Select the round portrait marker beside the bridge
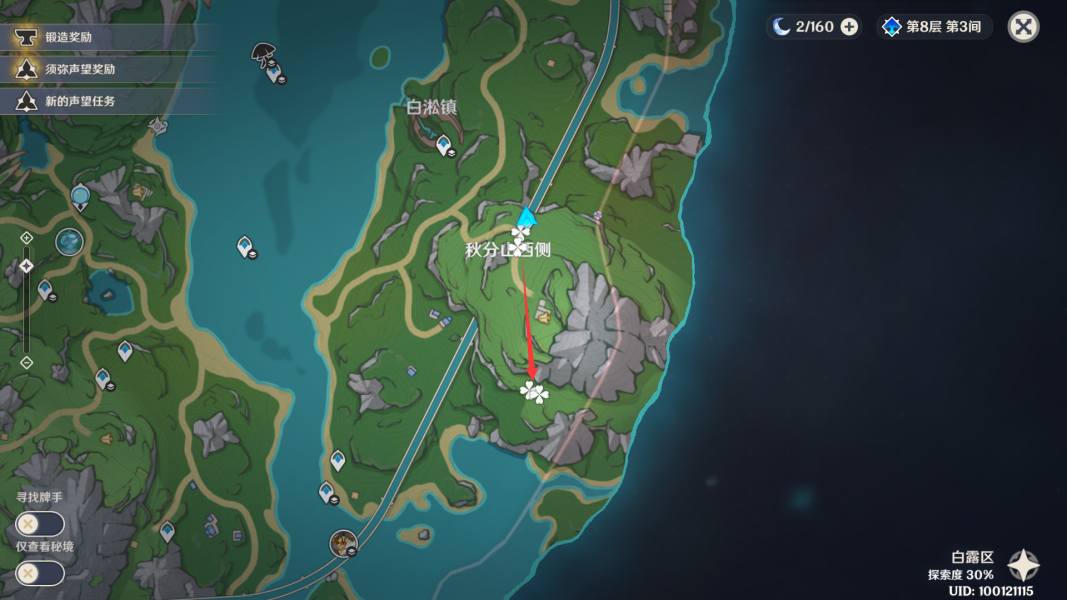 click(x=344, y=543)
